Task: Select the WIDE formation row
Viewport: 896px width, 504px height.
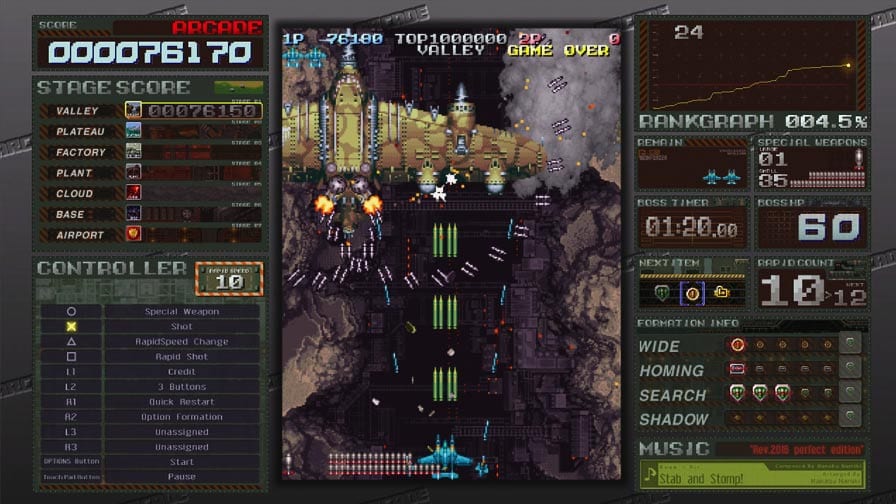Action: (750, 346)
